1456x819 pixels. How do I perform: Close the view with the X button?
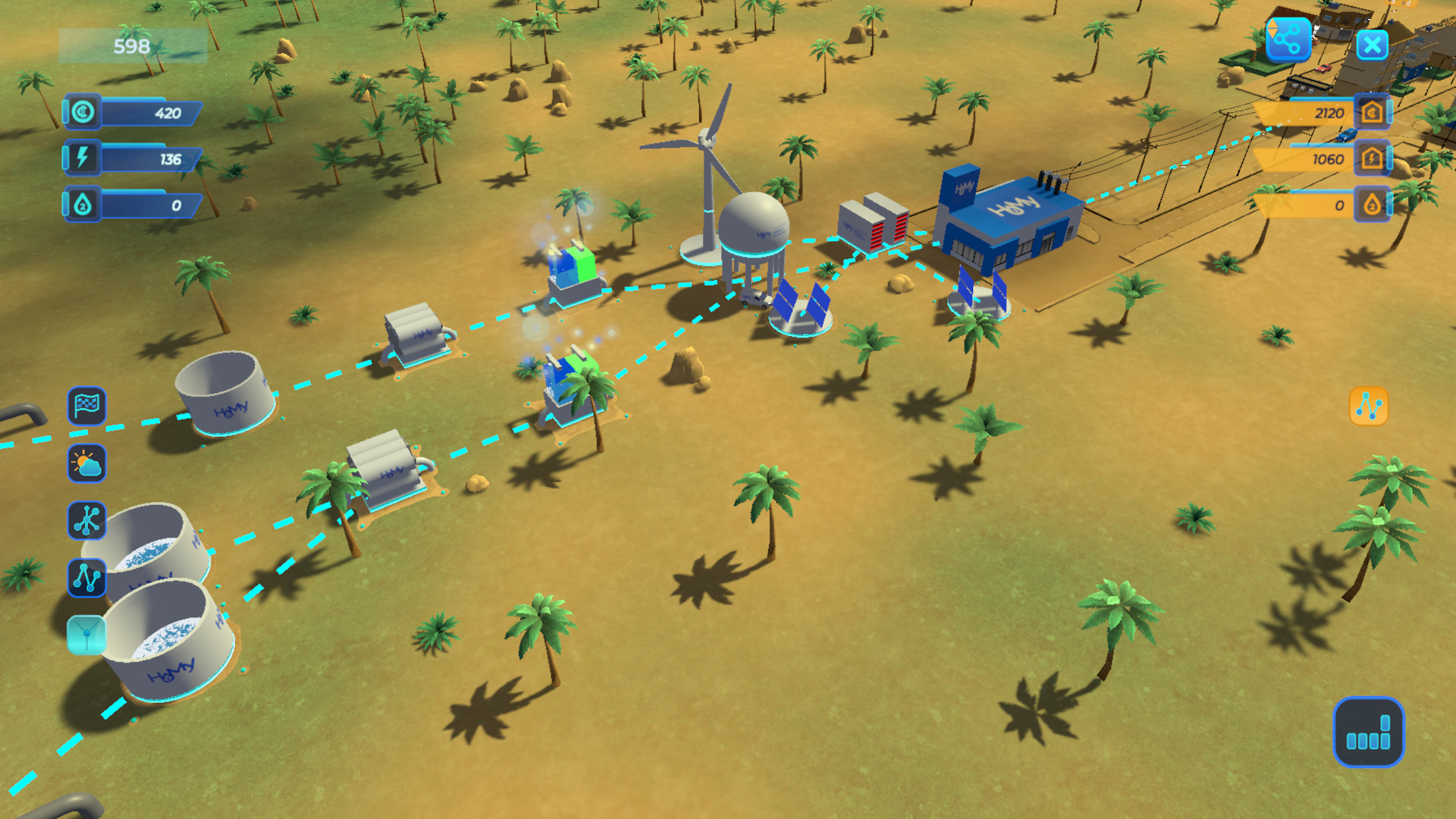(x=1372, y=45)
